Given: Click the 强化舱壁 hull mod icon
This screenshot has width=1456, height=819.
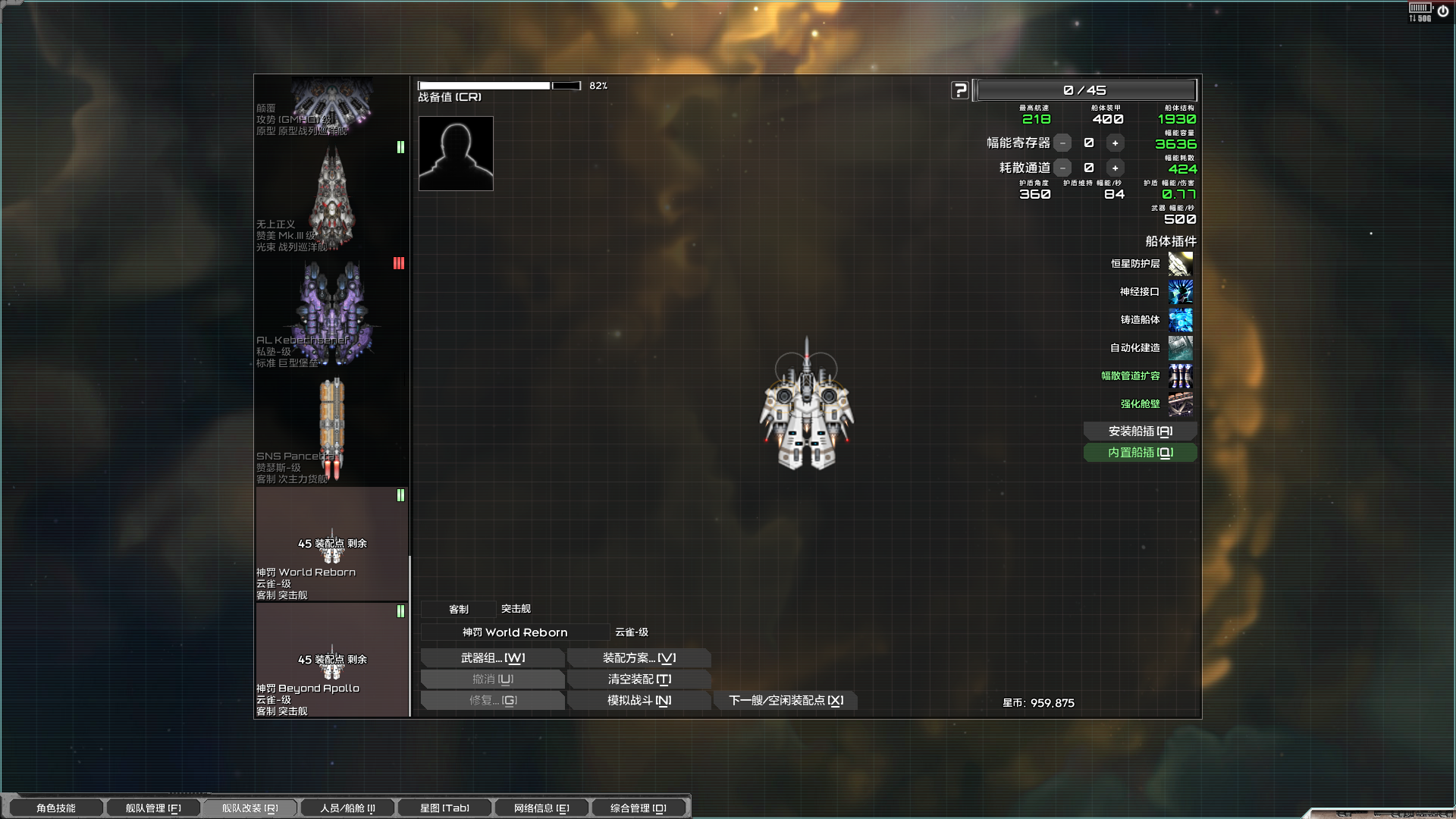Looking at the screenshot, I should pyautogui.click(x=1181, y=404).
